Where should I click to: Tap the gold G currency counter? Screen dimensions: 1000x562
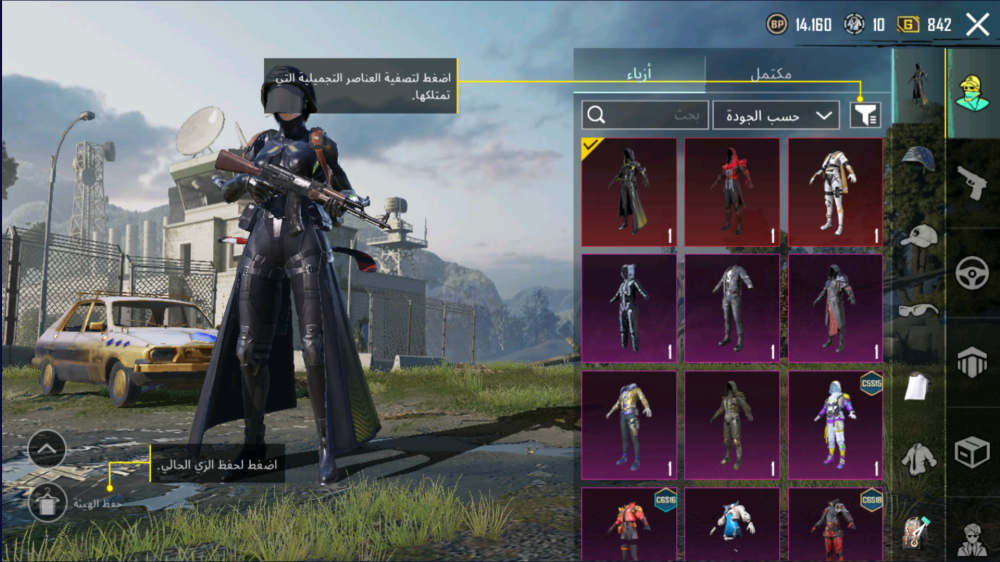pos(925,25)
